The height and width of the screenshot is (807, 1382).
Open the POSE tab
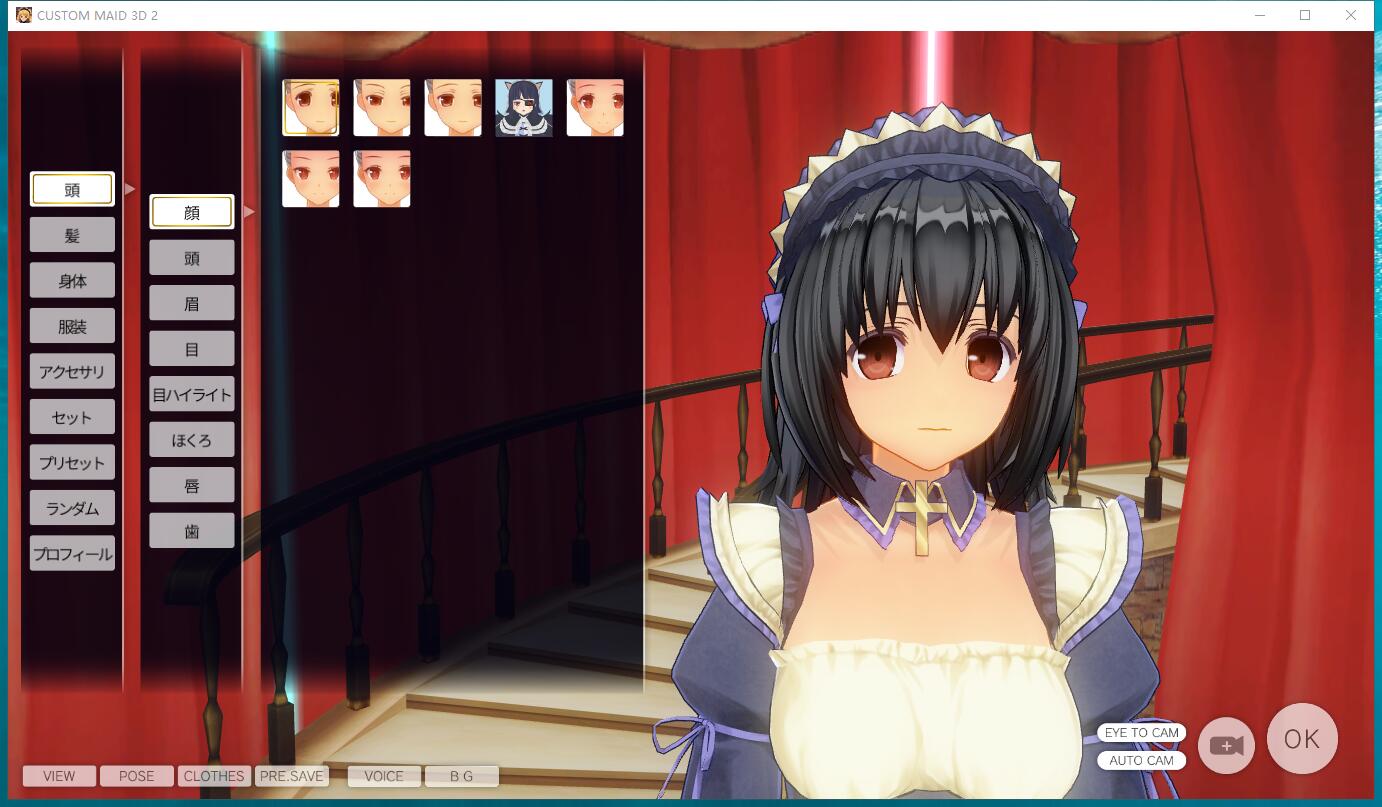[x=136, y=776]
